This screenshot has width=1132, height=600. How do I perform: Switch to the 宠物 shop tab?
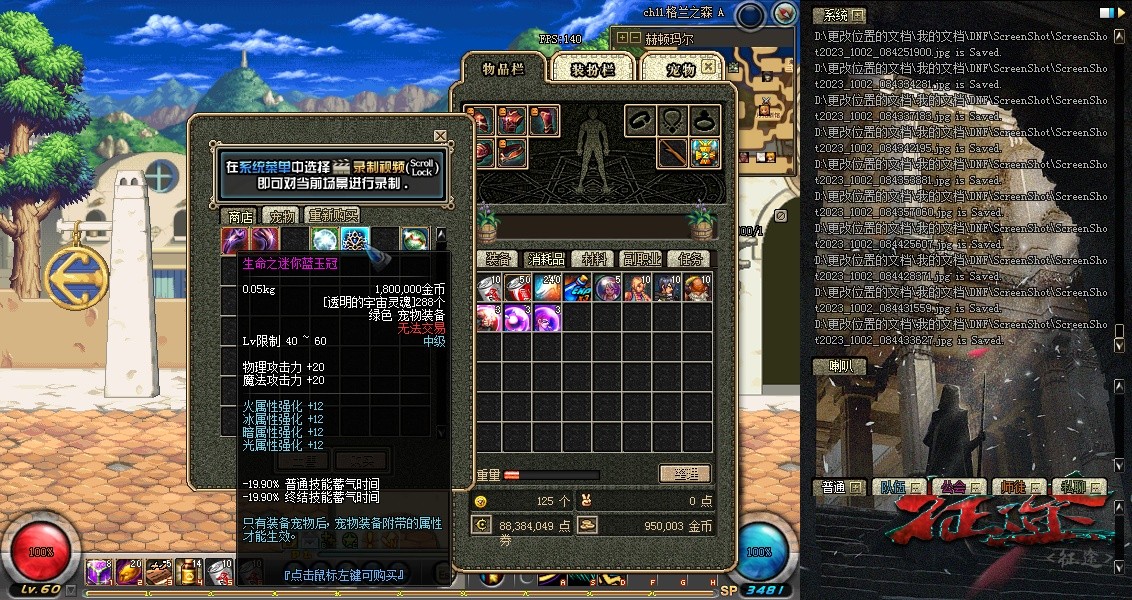coord(280,216)
